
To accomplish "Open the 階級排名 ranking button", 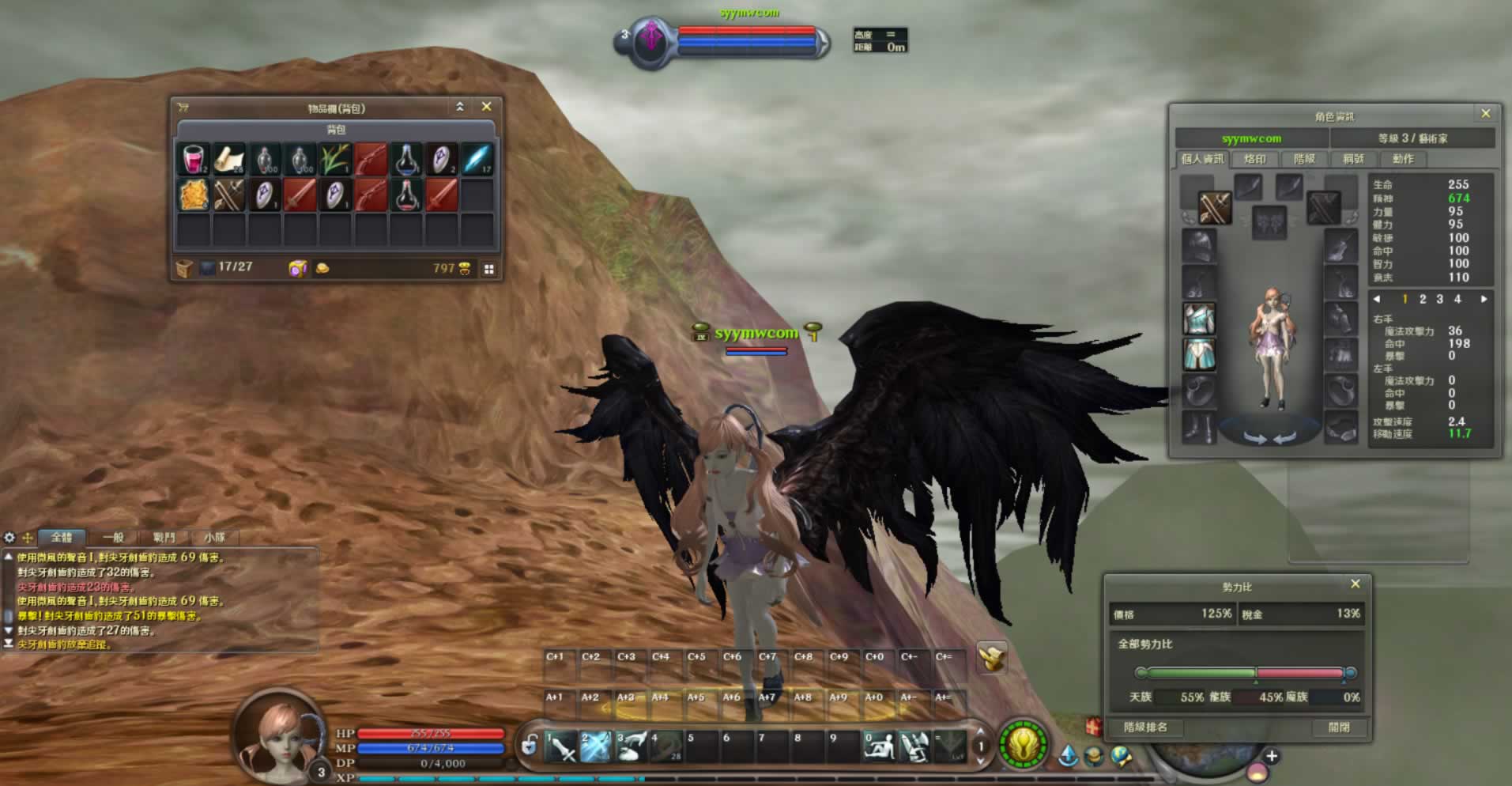I will tap(1145, 727).
